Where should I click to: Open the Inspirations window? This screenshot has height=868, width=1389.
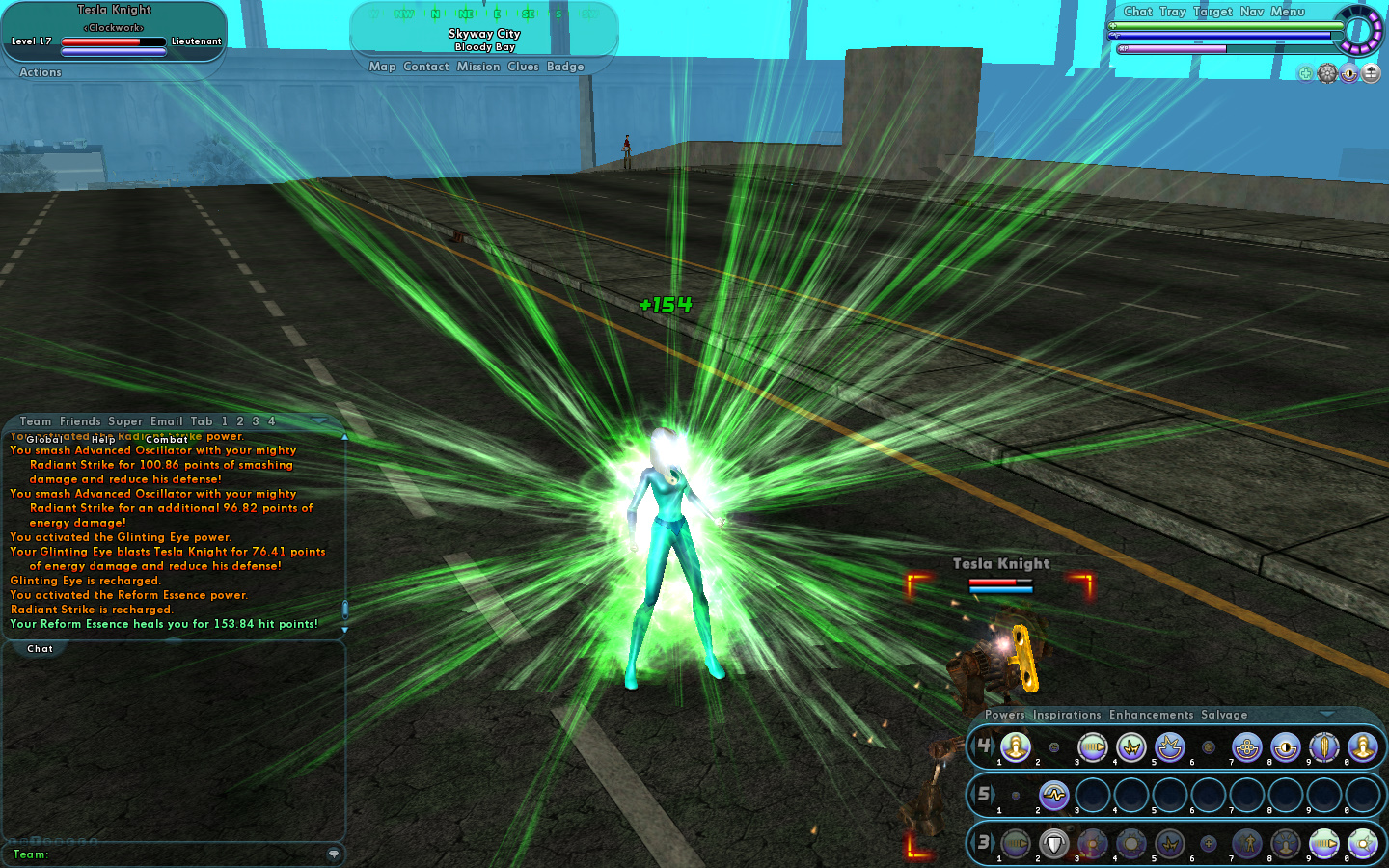pyautogui.click(x=1067, y=715)
